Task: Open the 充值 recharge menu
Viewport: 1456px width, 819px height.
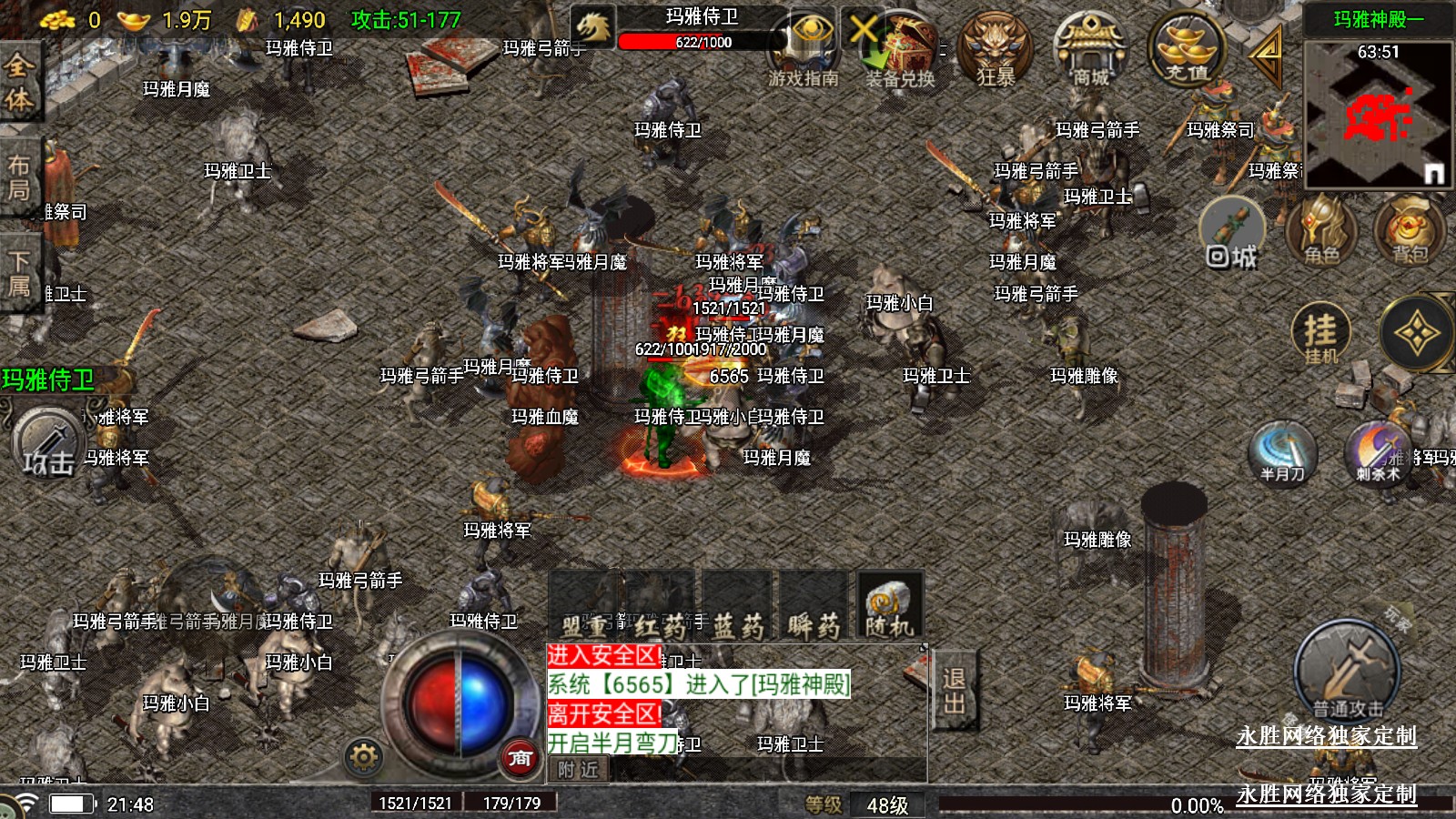Action: coord(1187,50)
